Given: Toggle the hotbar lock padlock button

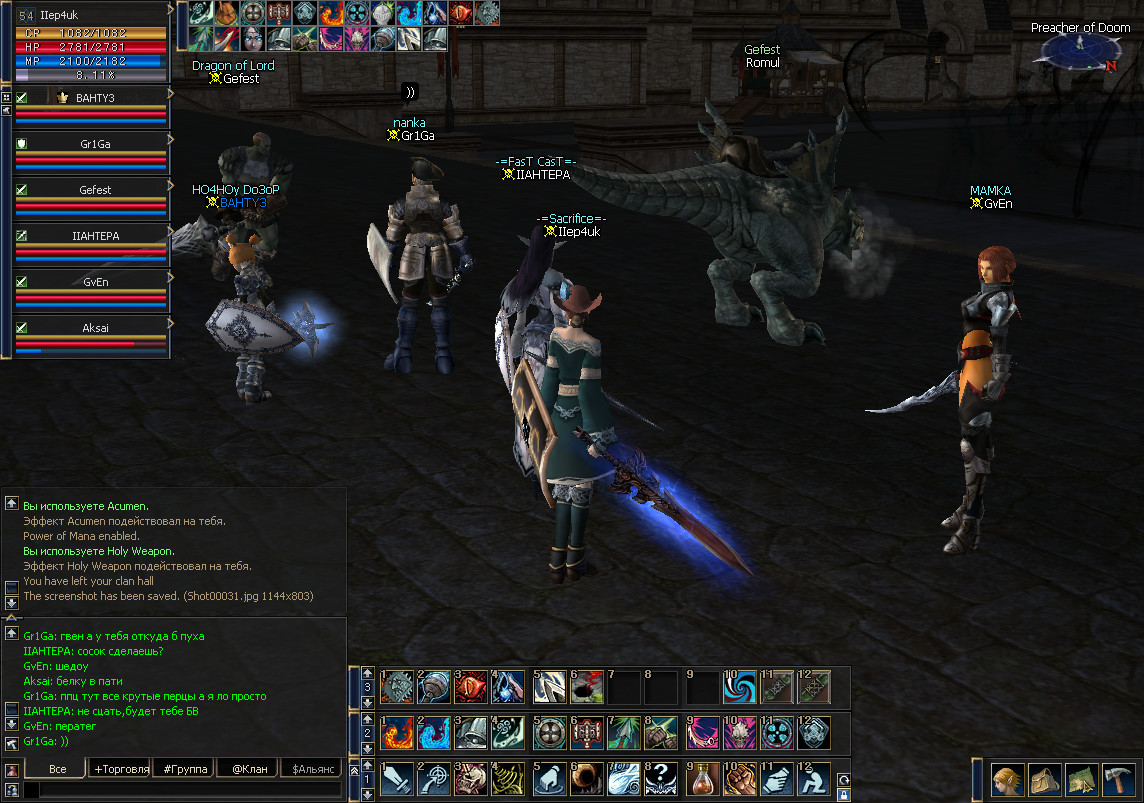Looking at the screenshot, I should [843, 795].
